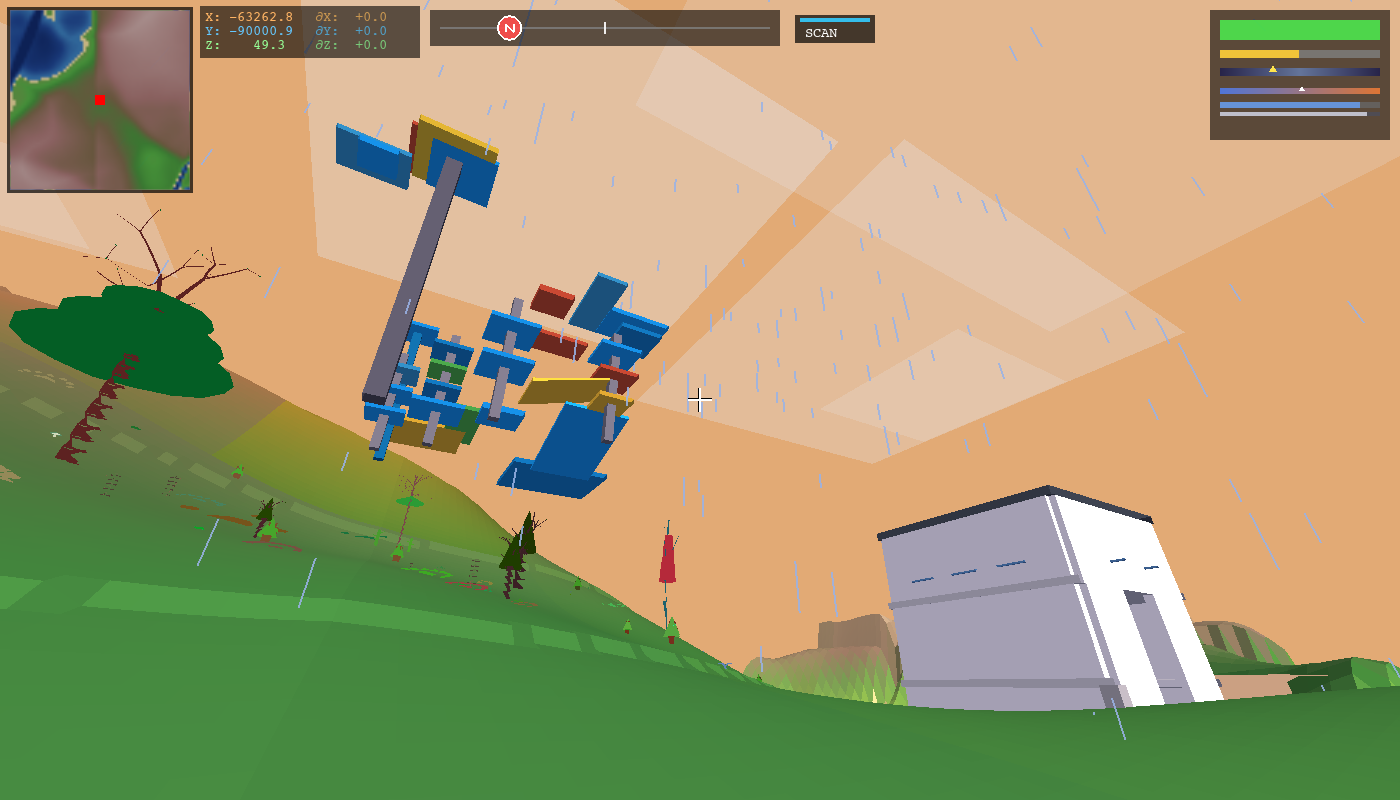Click the white triangle on the blue-orange gradient bar
Viewport: 1400px width, 800px height.
pos(1302,89)
